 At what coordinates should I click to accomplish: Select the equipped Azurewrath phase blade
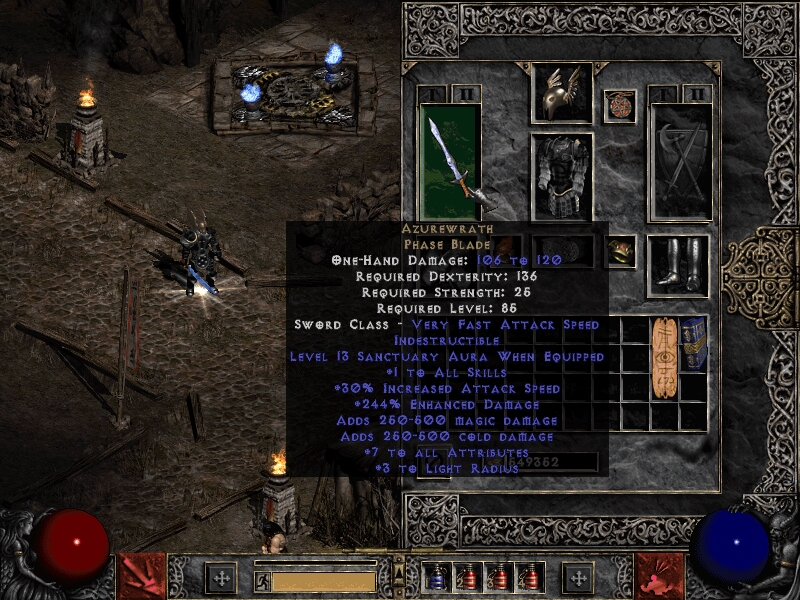tap(450, 160)
